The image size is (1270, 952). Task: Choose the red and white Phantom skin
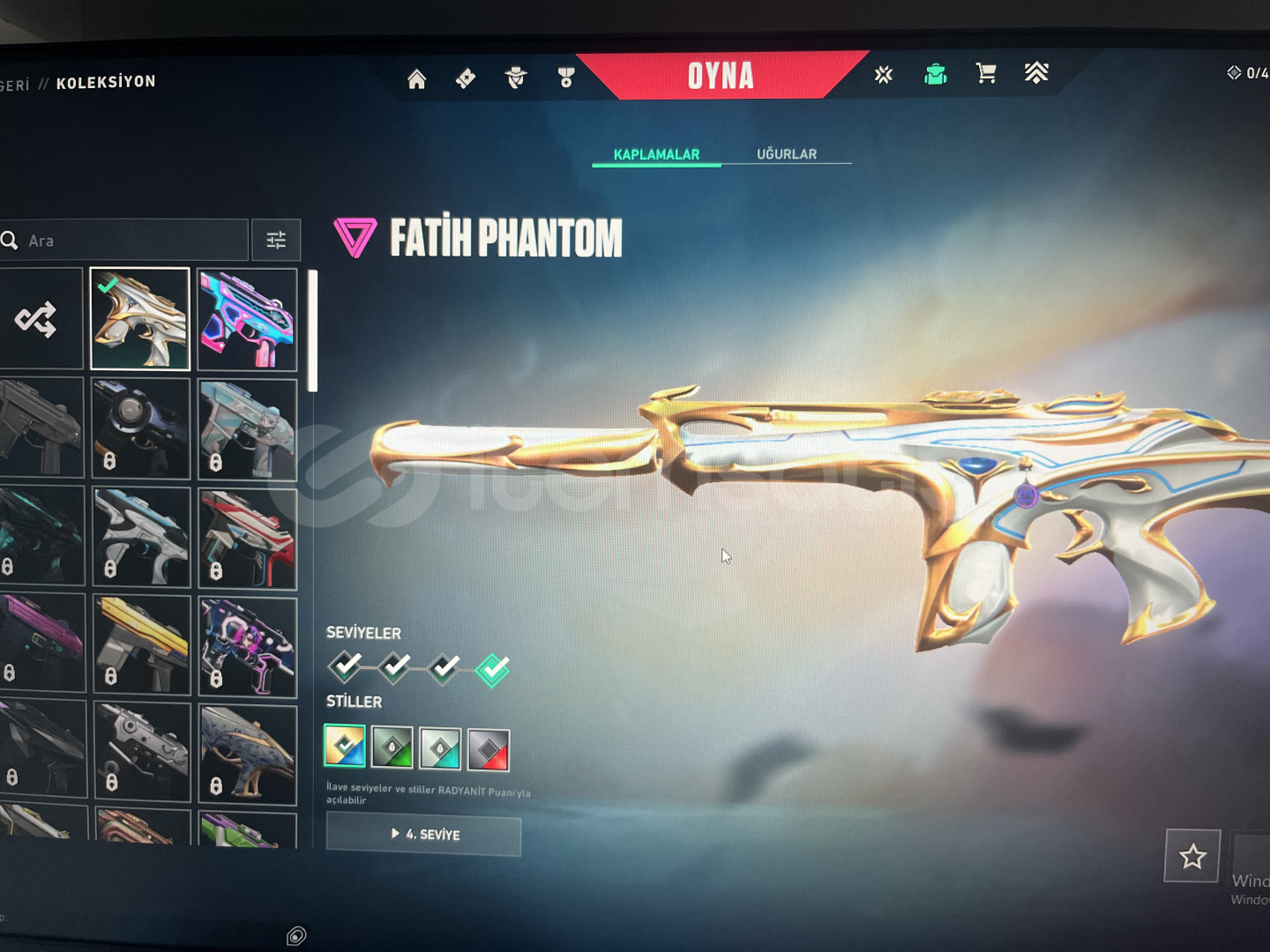(x=247, y=537)
